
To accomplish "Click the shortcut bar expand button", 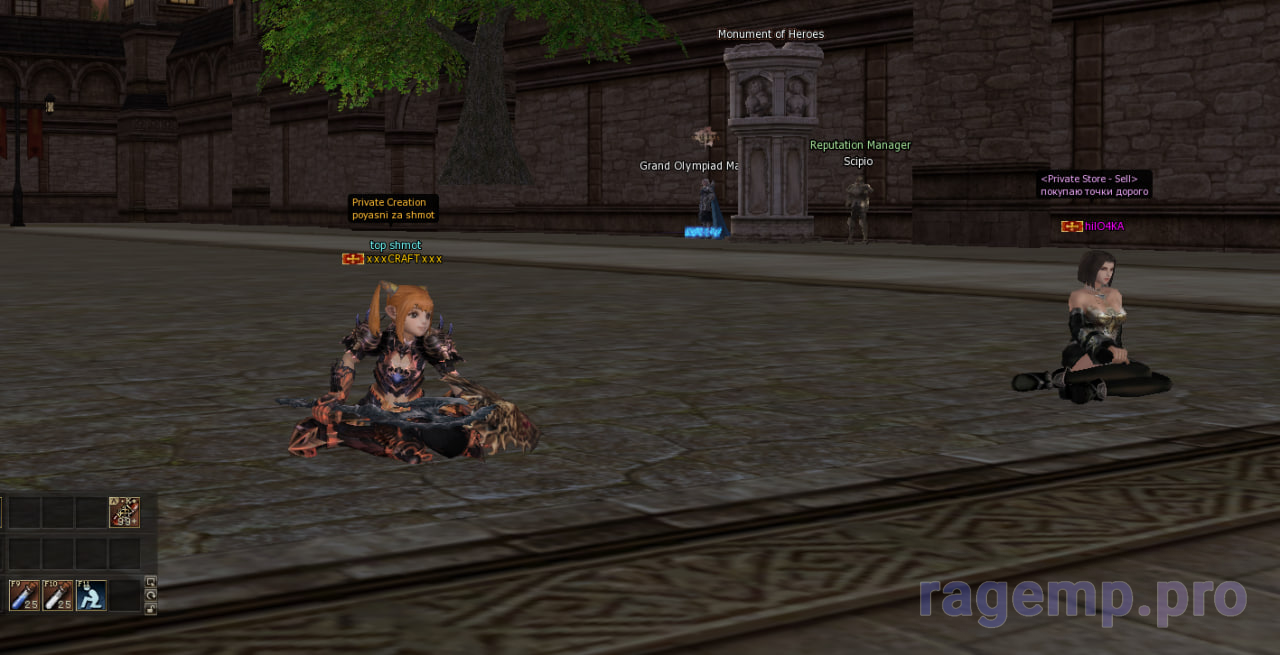I will 151,581.
